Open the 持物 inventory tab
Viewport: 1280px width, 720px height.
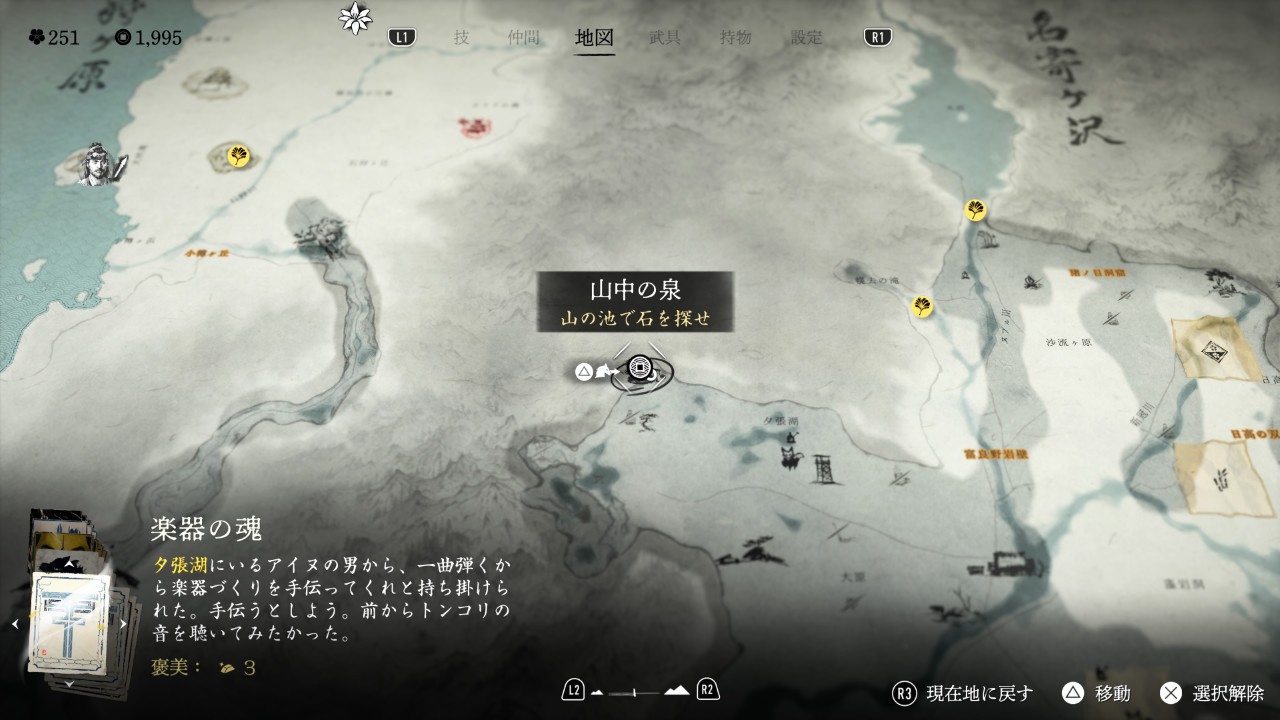[735, 38]
